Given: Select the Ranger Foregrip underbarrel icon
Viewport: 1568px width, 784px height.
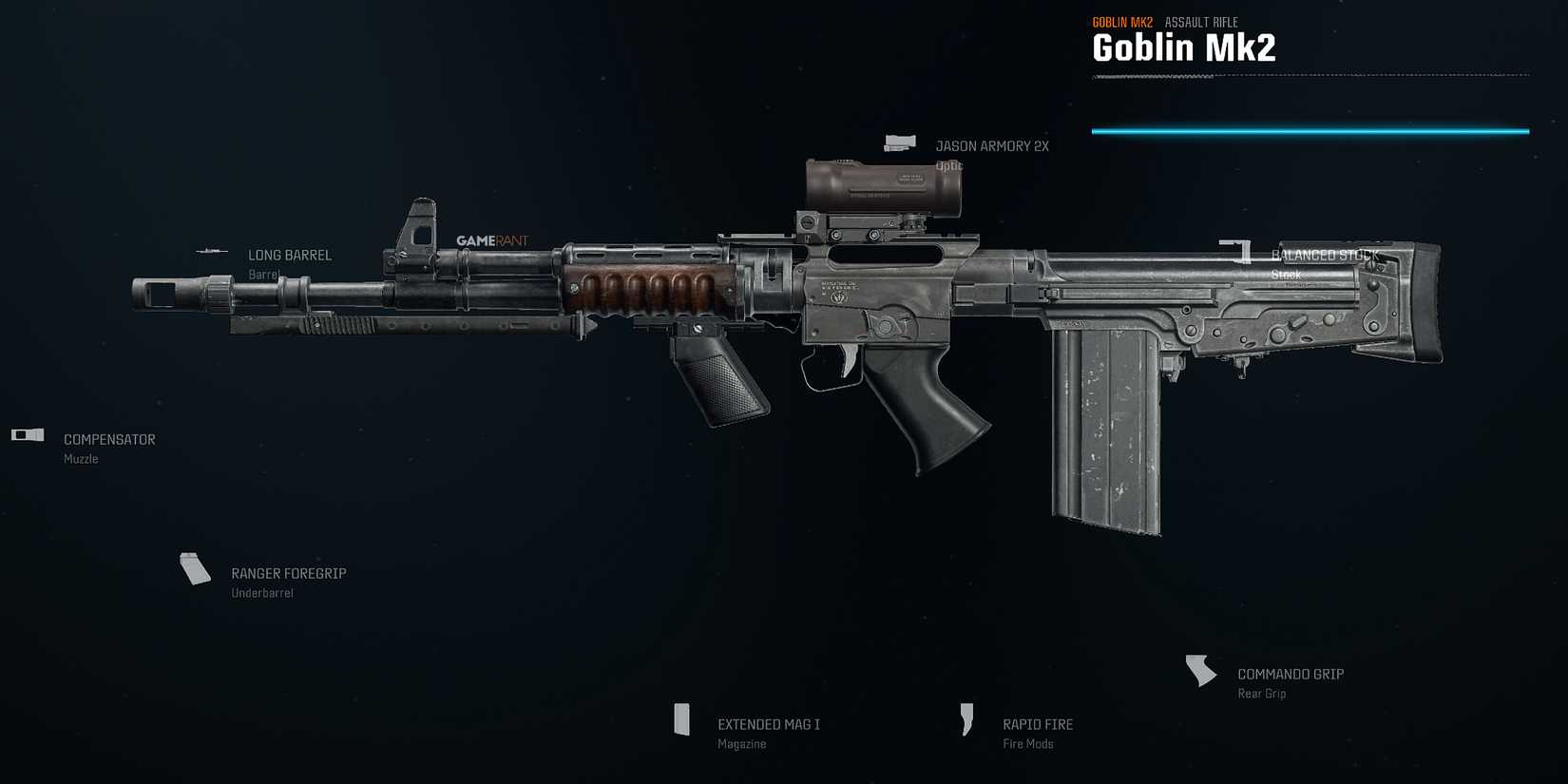Looking at the screenshot, I should [196, 569].
